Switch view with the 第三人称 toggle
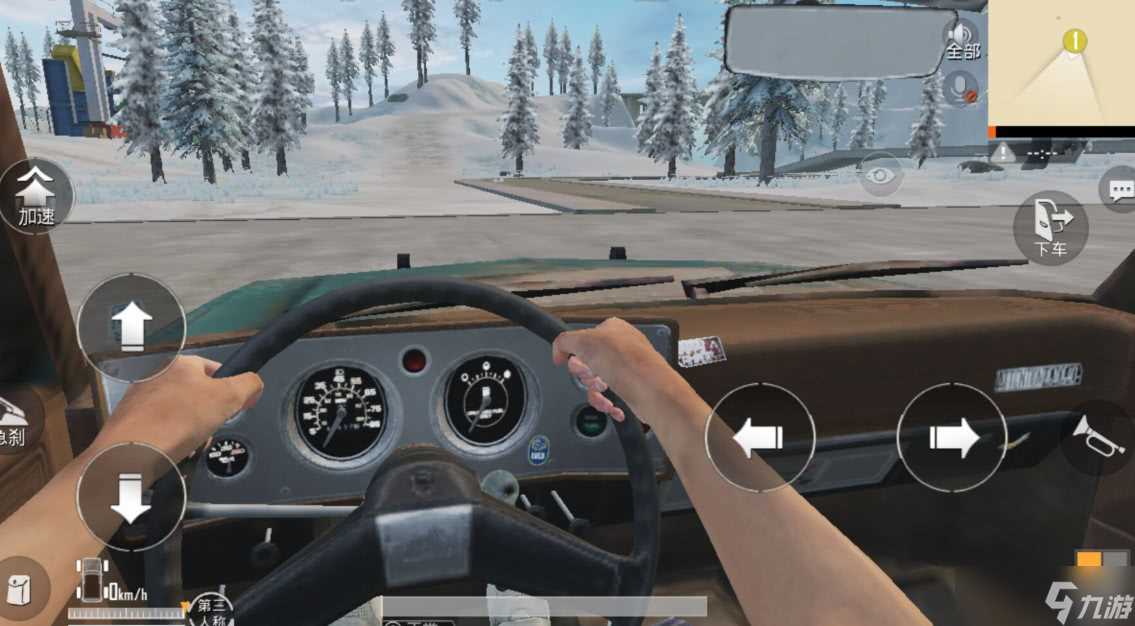The height and width of the screenshot is (626, 1135). (x=210, y=609)
